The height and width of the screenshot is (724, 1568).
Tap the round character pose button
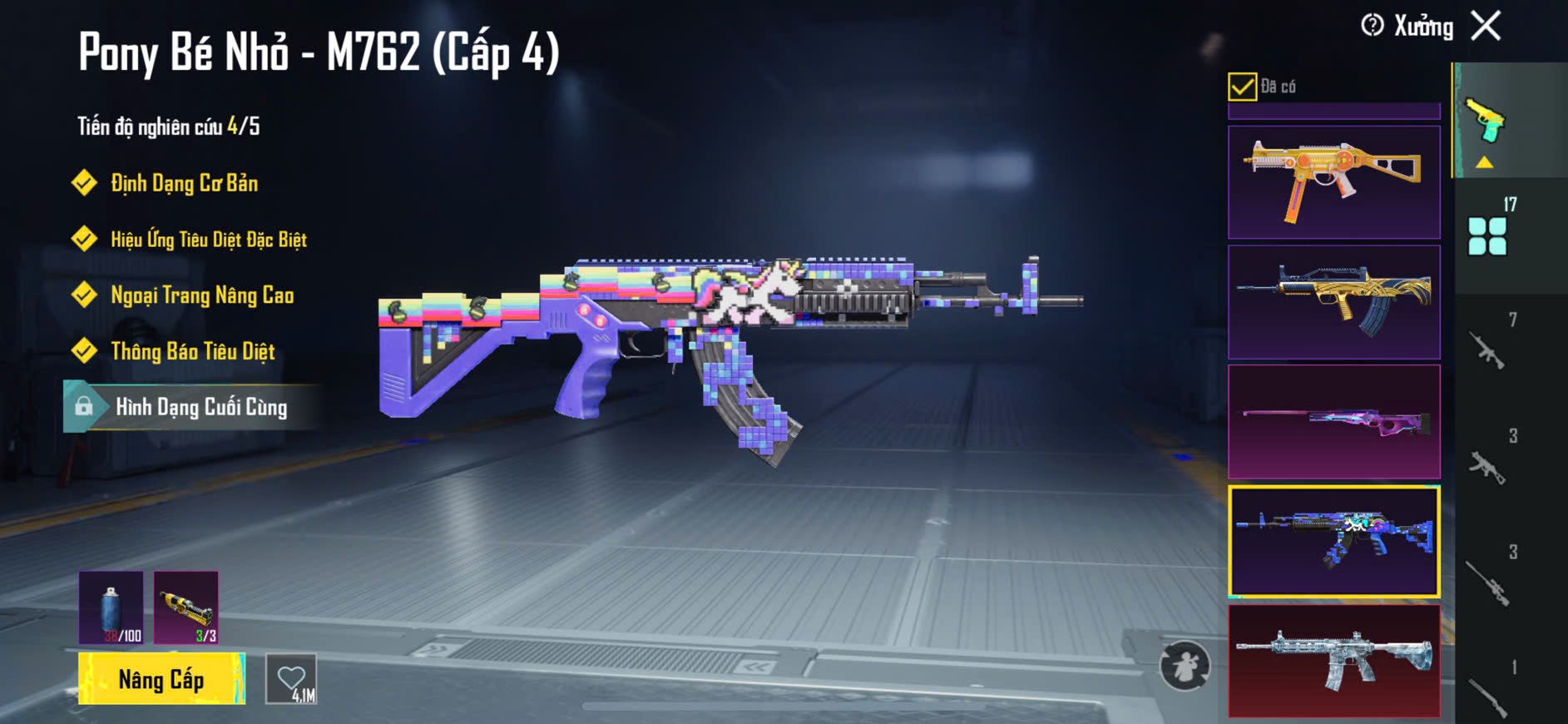pos(1185,666)
